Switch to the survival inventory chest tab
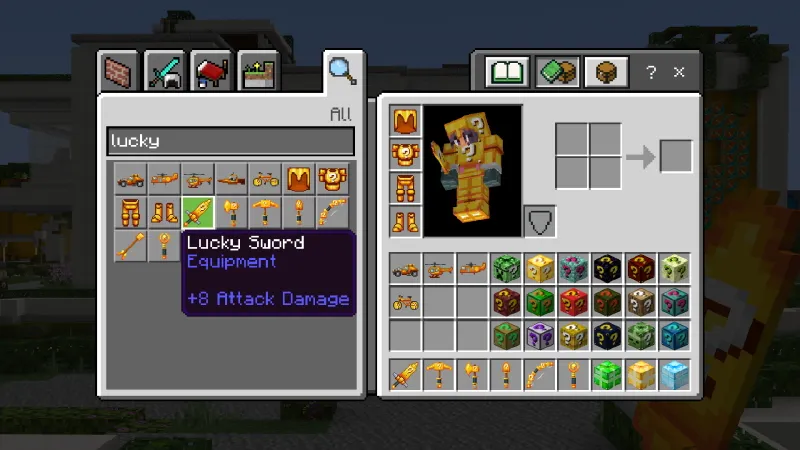Viewport: 800px width, 450px height. pyautogui.click(x=605, y=72)
